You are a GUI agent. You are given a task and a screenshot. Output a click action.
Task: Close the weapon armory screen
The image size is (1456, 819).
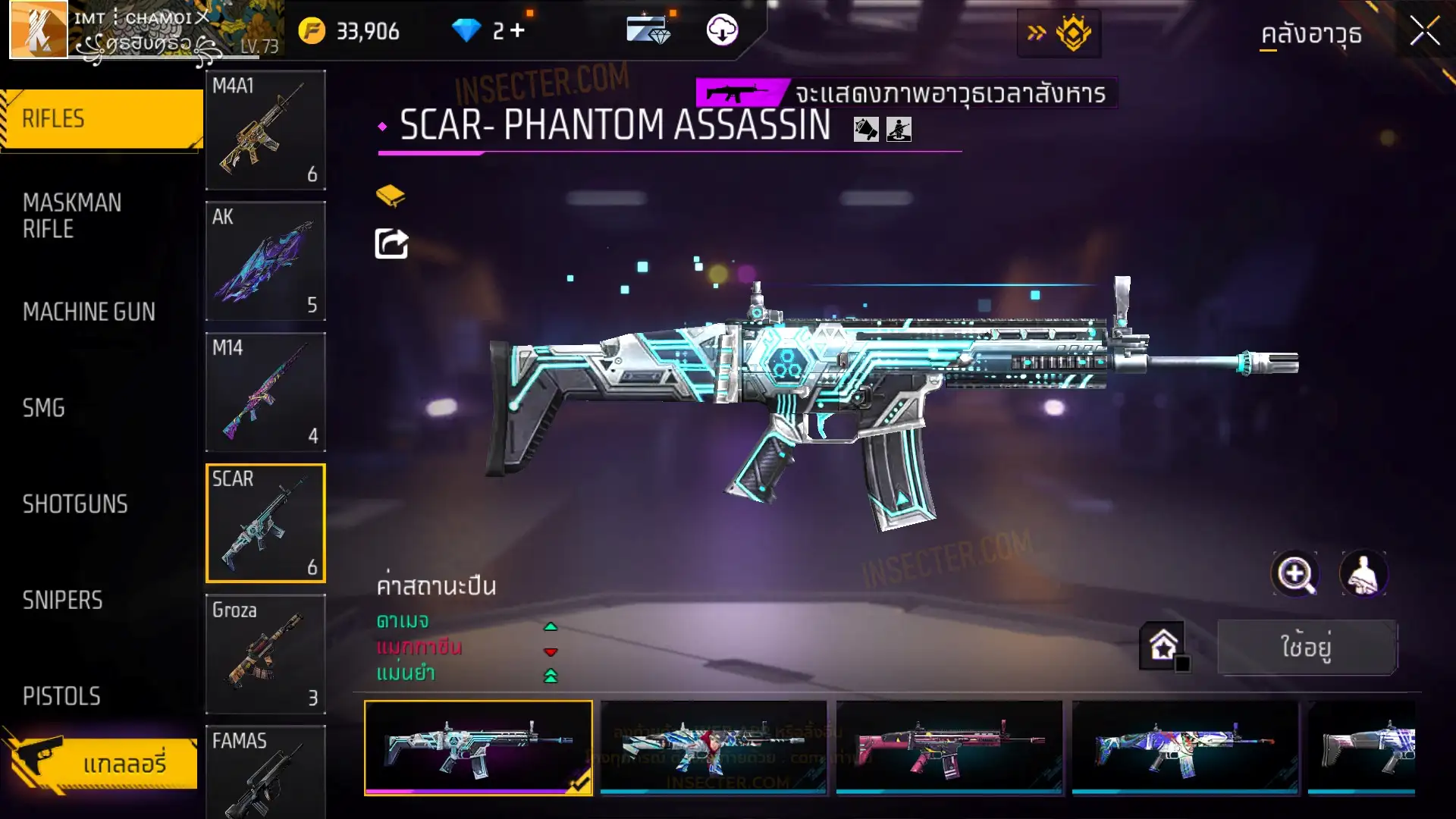1424,32
